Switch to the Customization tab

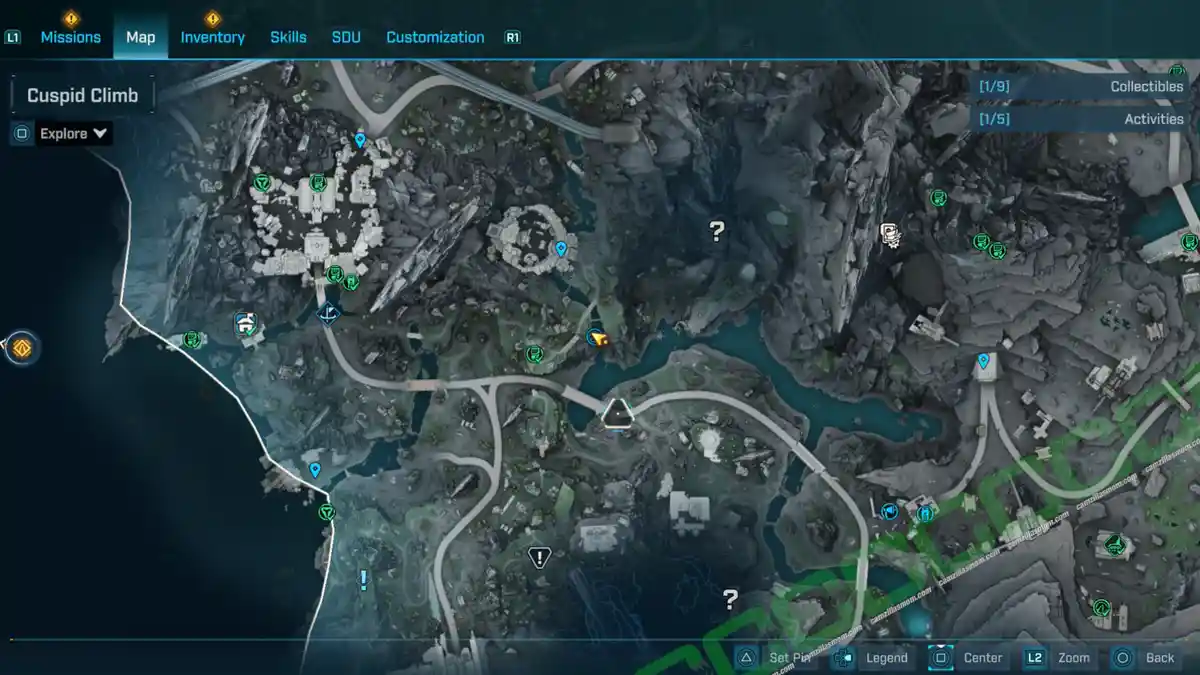point(435,37)
